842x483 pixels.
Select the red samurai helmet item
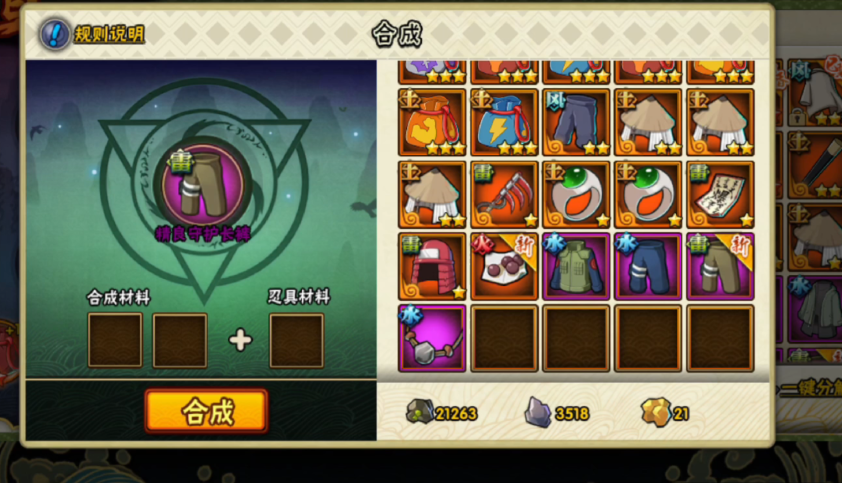432,266
